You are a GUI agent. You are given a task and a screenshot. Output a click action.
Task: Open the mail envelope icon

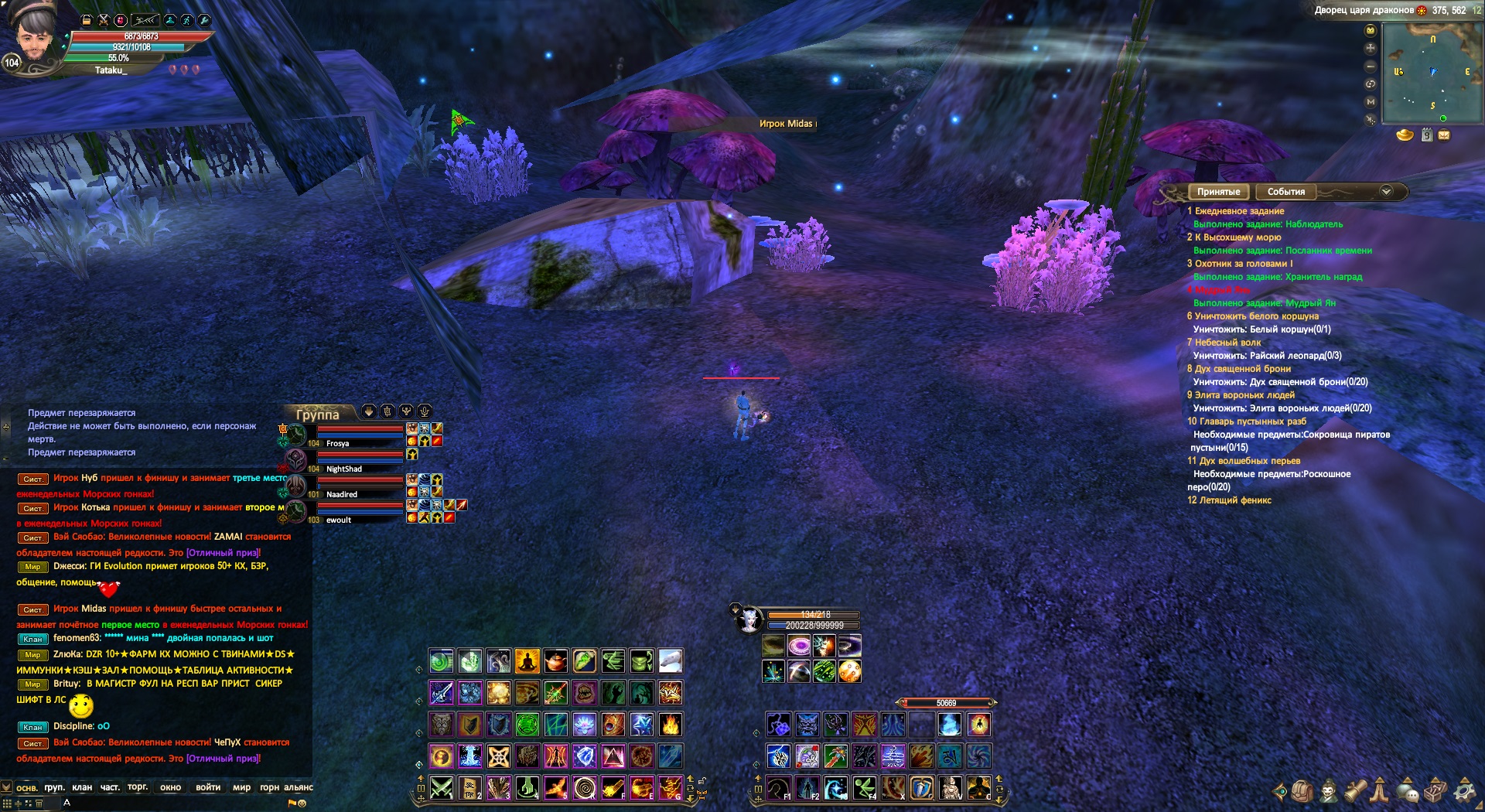pyautogui.click(x=1444, y=135)
